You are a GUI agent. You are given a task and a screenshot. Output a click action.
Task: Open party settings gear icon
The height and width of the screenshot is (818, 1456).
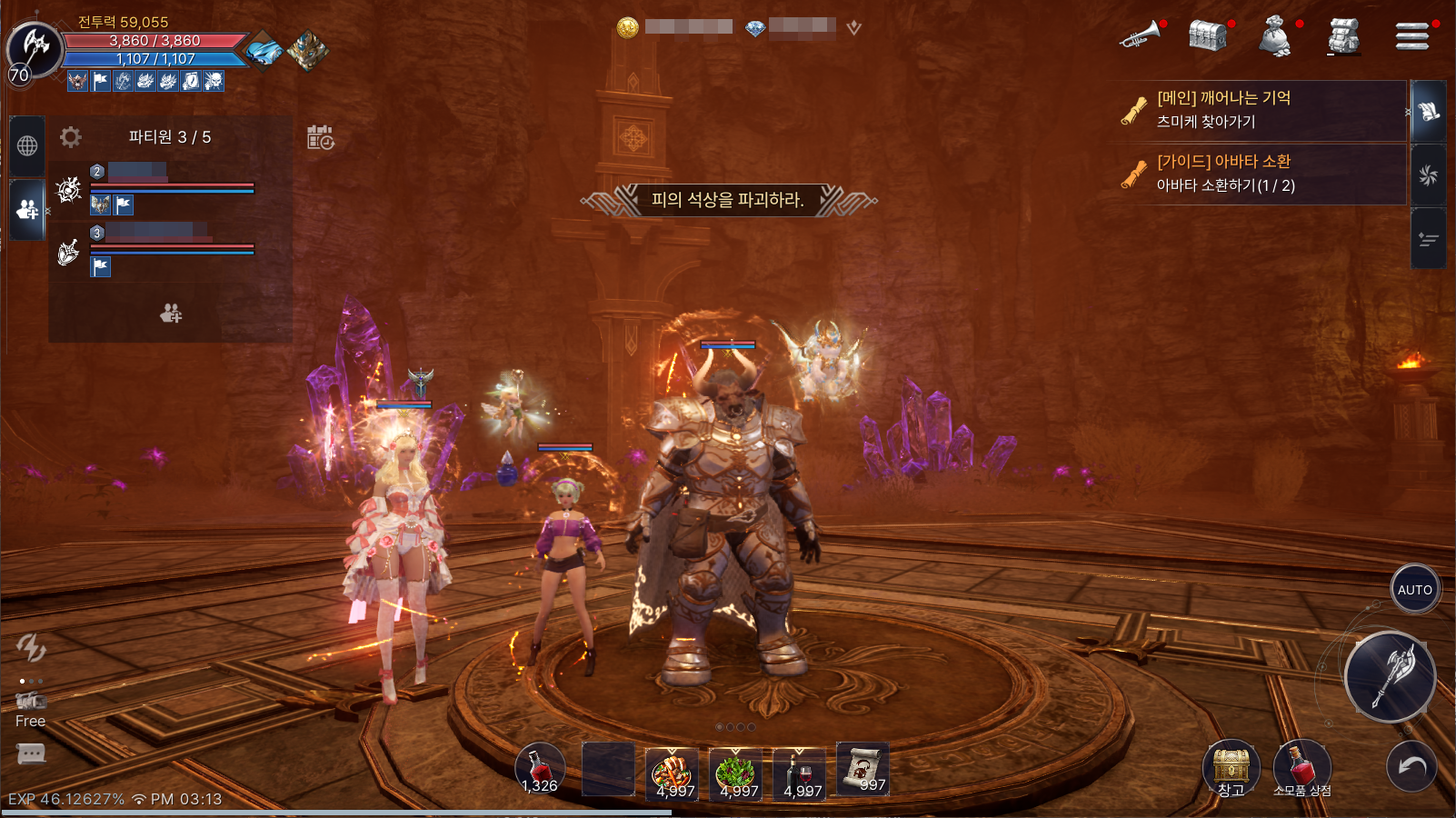click(x=71, y=137)
